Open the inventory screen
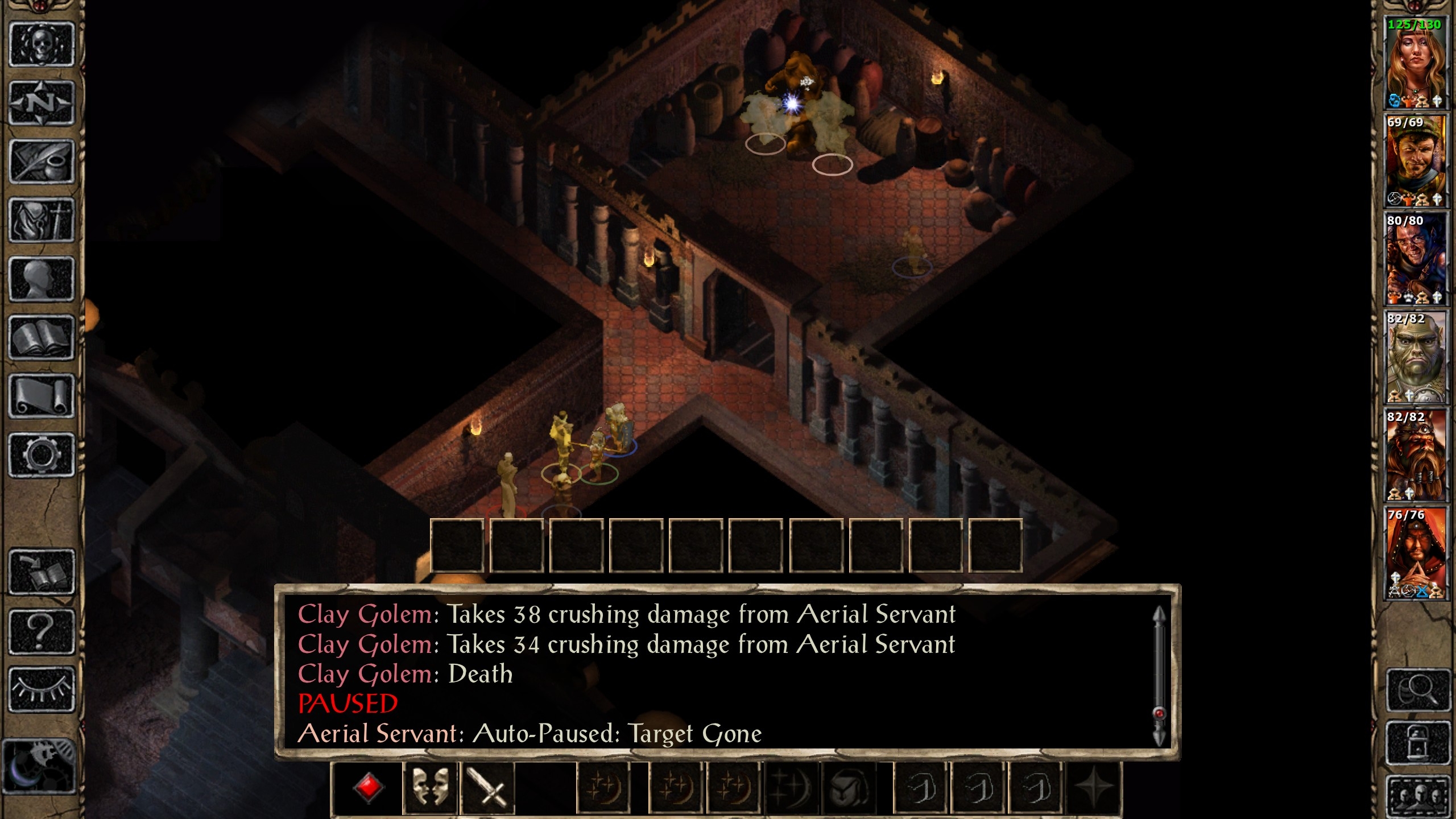 point(42,220)
